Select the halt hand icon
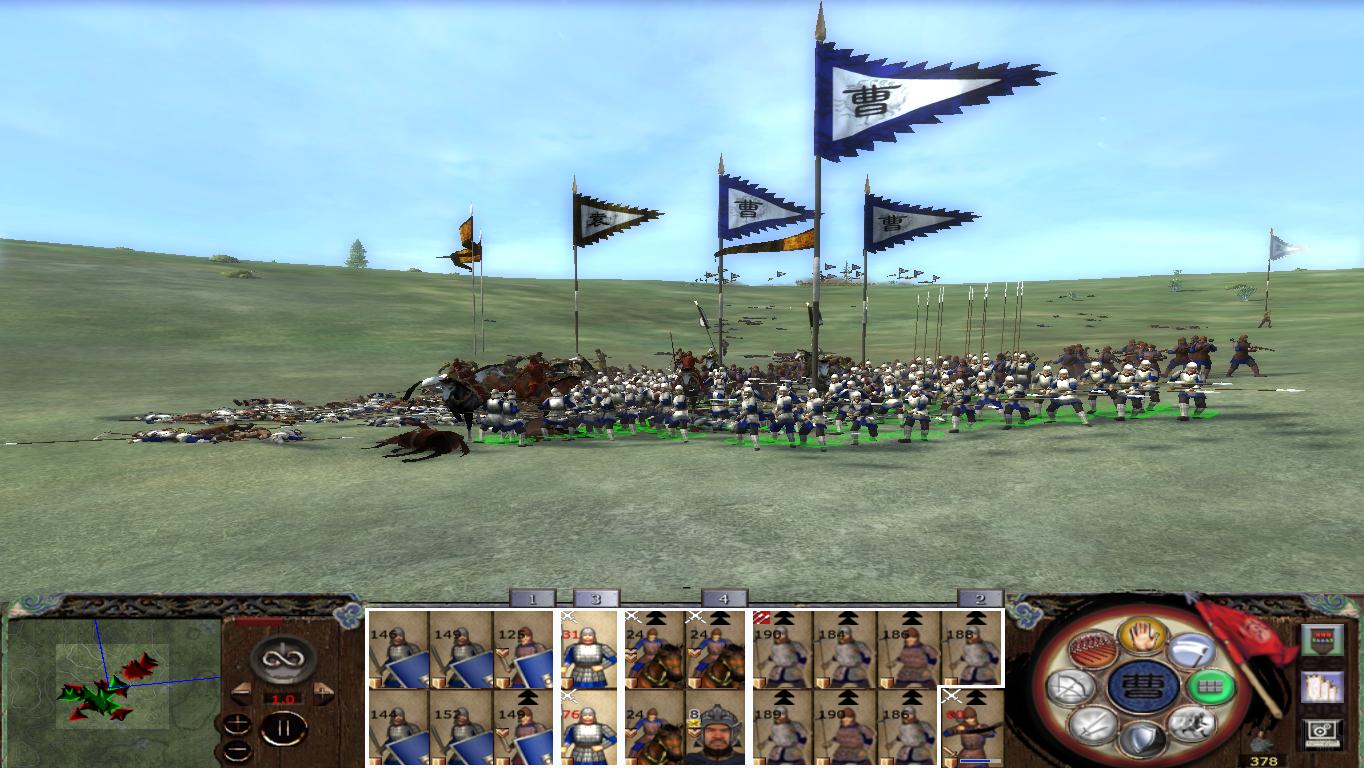This screenshot has width=1364, height=768. [x=1139, y=639]
